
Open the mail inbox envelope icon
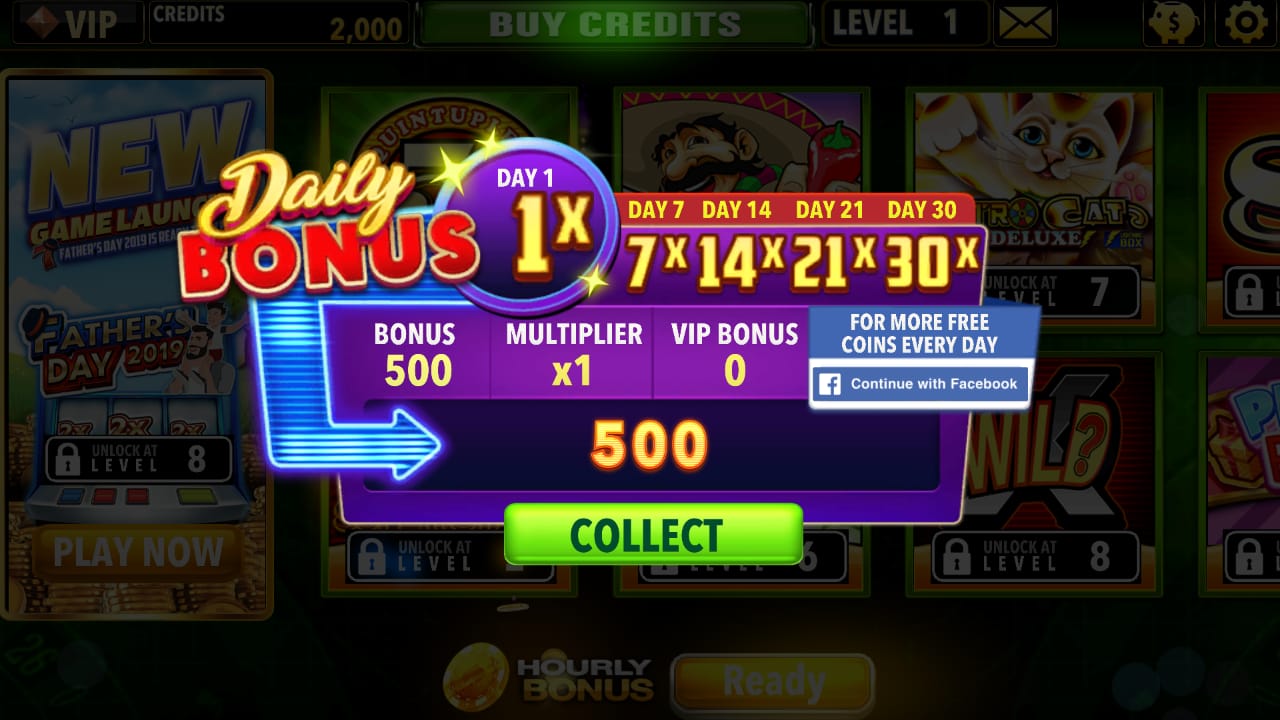[x=1027, y=23]
